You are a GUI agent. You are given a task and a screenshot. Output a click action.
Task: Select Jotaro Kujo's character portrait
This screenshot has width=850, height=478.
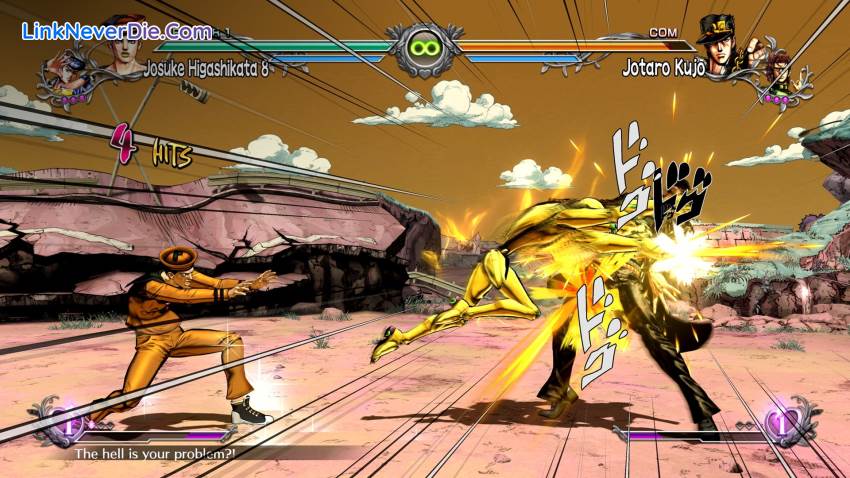(x=716, y=42)
